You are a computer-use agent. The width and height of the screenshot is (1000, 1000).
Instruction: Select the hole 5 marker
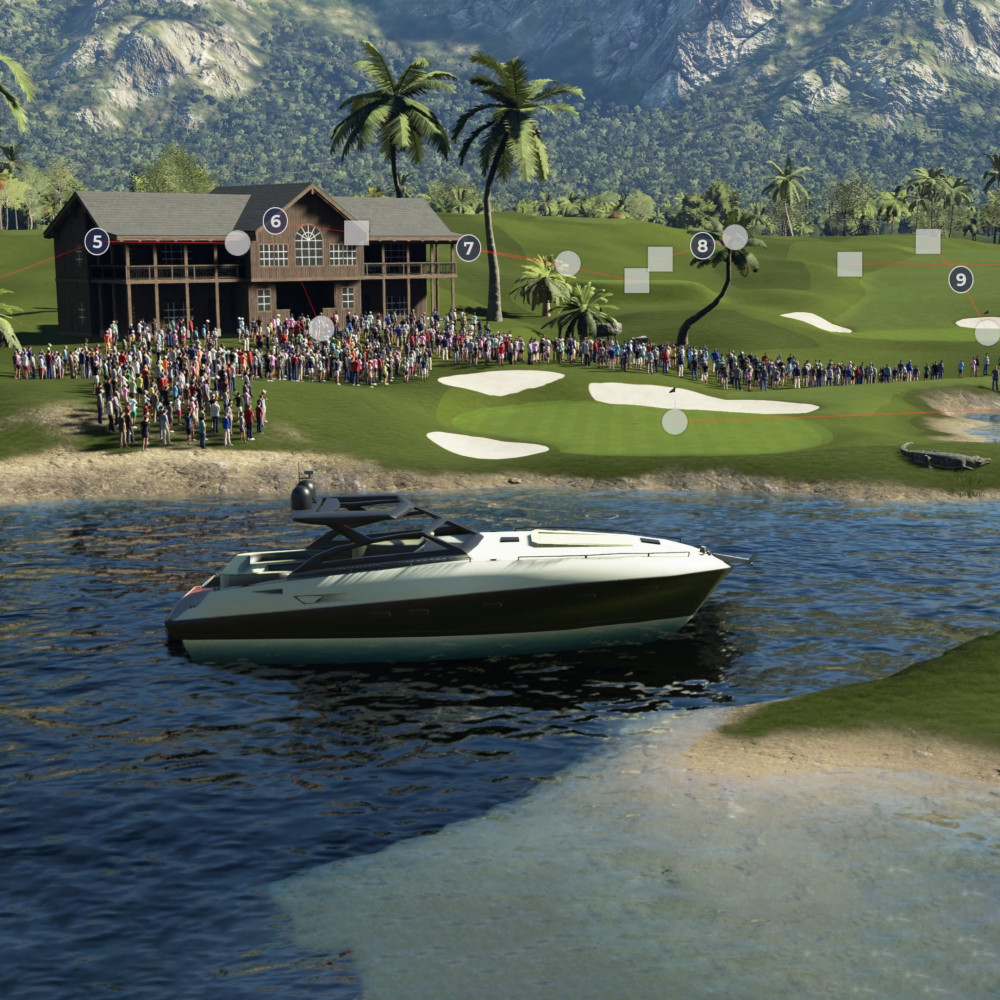click(x=97, y=241)
